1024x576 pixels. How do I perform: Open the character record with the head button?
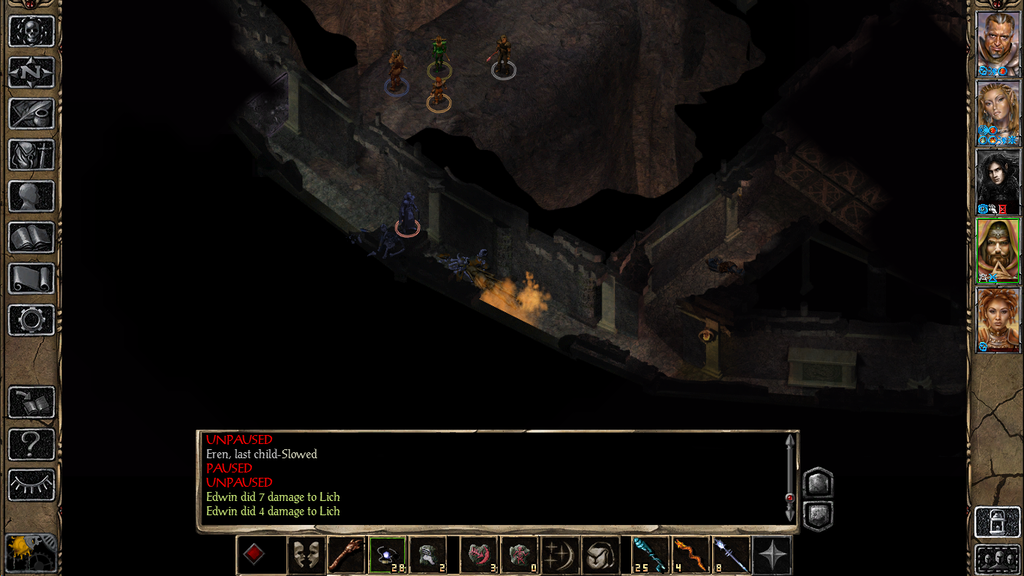coord(31,196)
